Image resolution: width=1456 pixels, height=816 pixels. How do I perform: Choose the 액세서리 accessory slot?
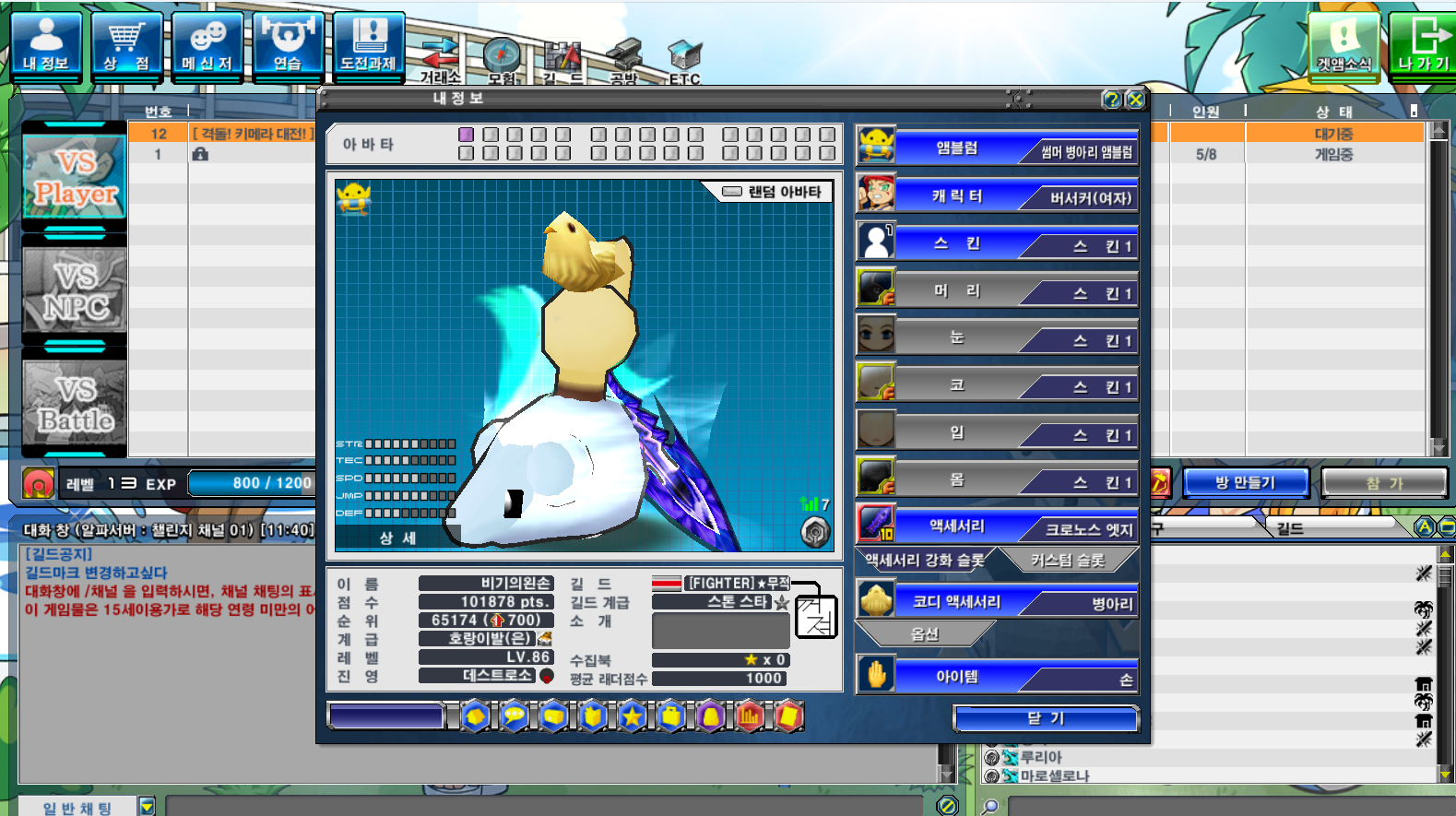pos(998,526)
